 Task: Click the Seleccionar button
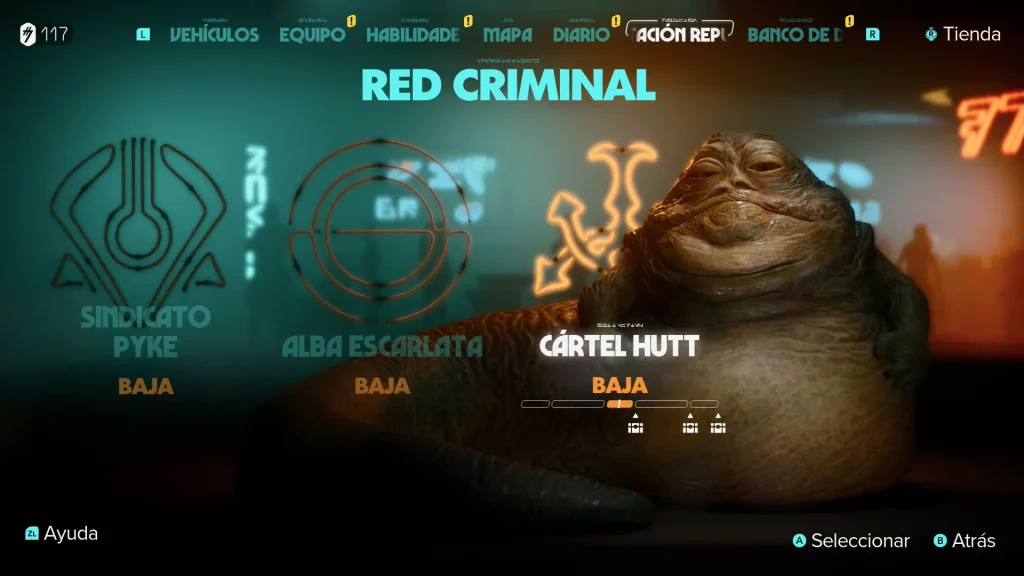tap(851, 541)
